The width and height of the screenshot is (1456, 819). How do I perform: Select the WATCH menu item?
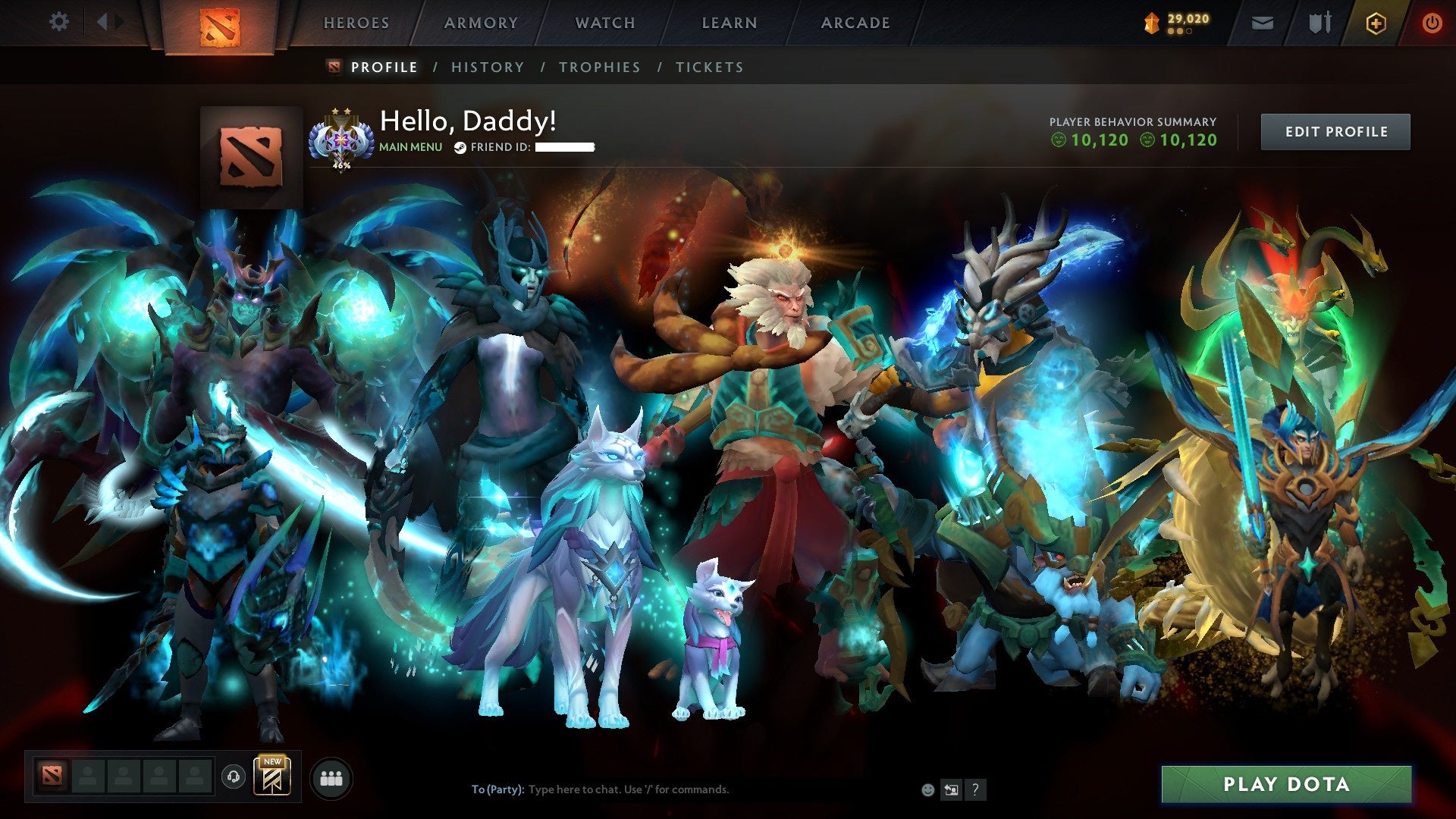(604, 22)
